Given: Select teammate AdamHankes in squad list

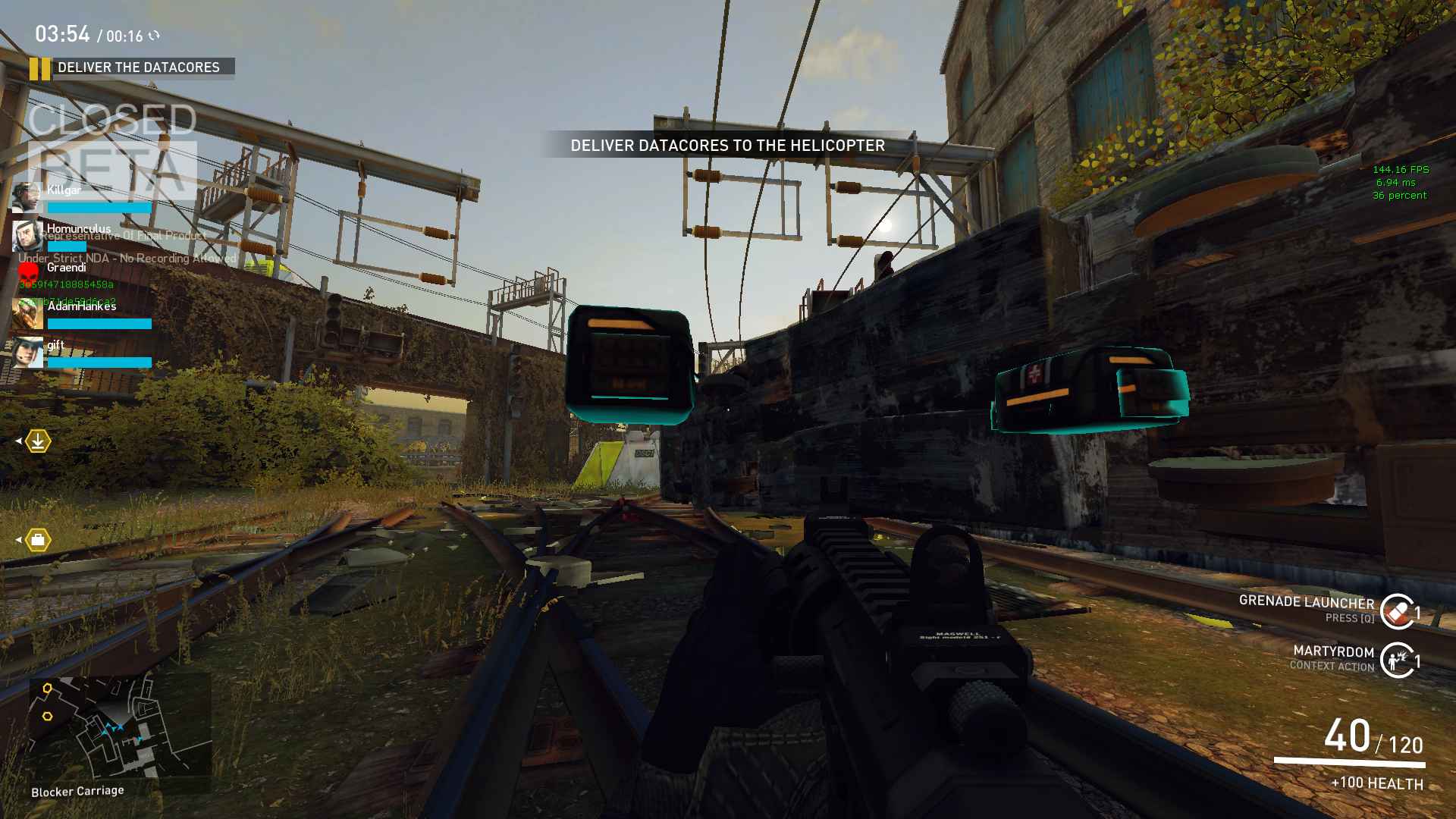Looking at the screenshot, I should (x=81, y=306).
